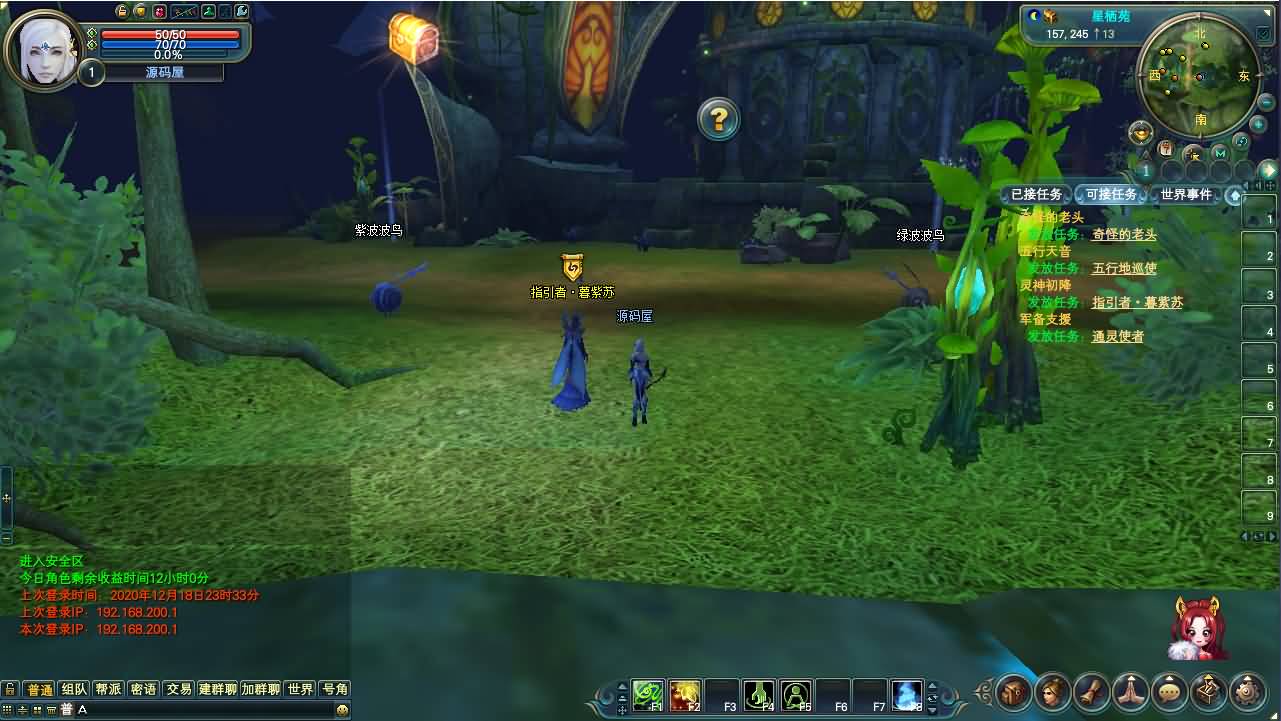Open the inventory chest icon
Image resolution: width=1281 pixels, height=721 pixels.
(x=1013, y=692)
